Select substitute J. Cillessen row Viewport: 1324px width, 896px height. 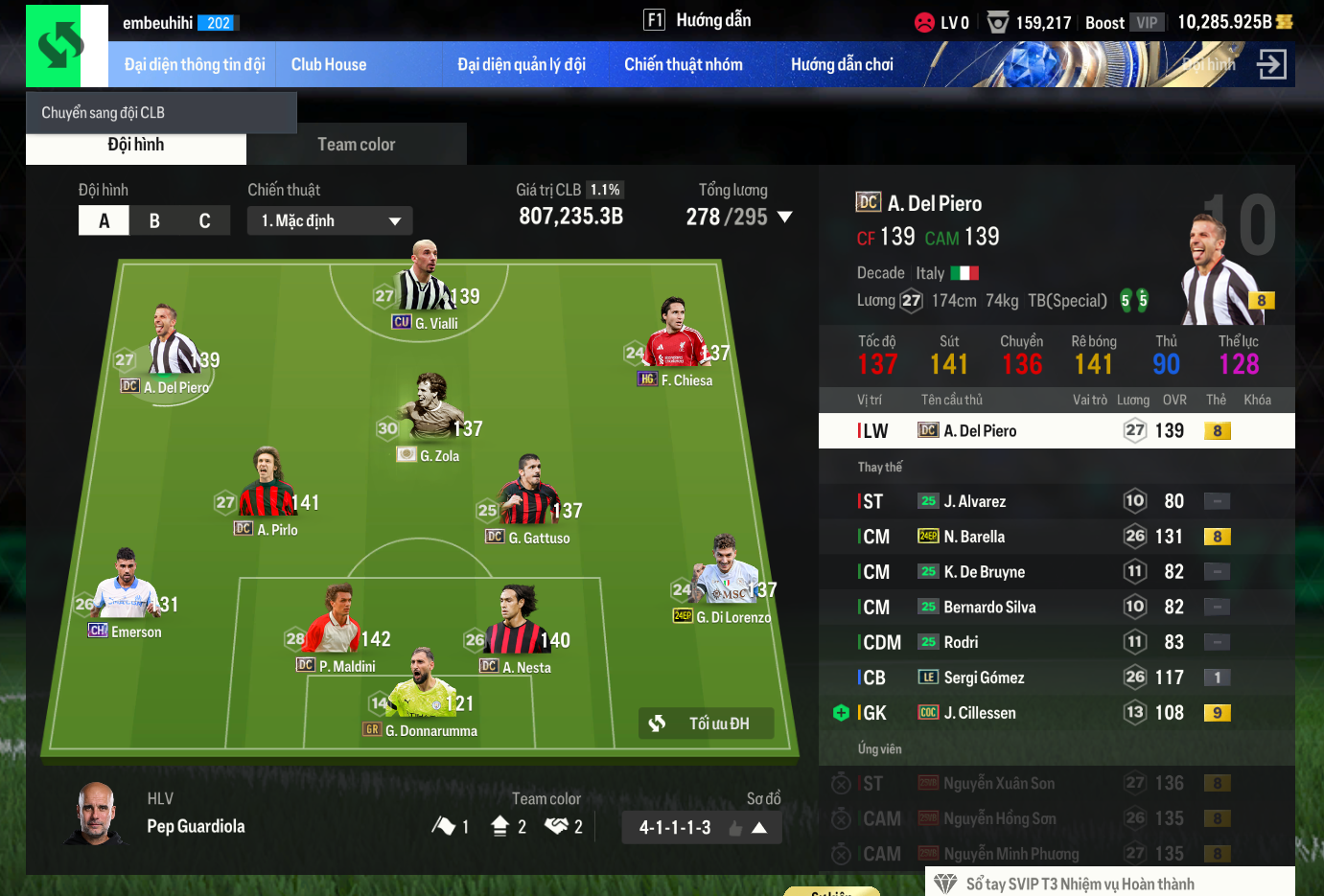[x=1056, y=713]
